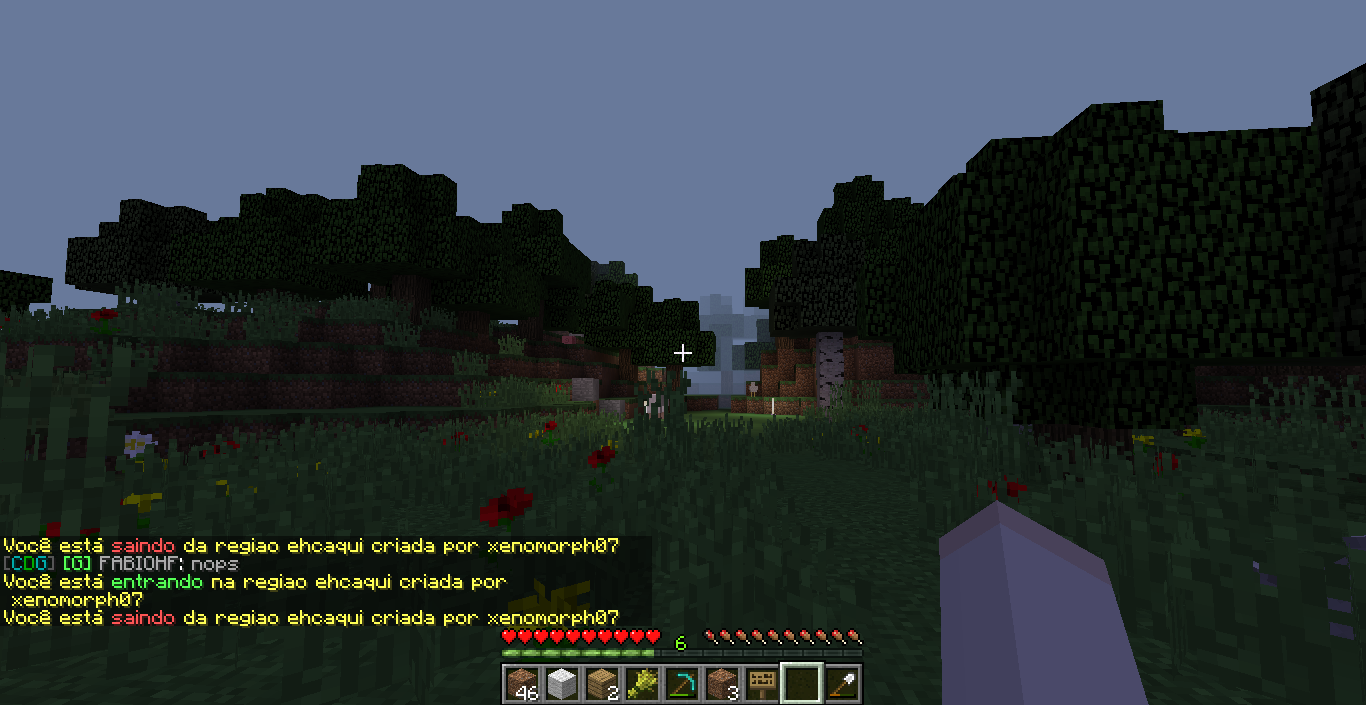
Task: Choose the oak planks hotbar slot
Action: click(602, 684)
